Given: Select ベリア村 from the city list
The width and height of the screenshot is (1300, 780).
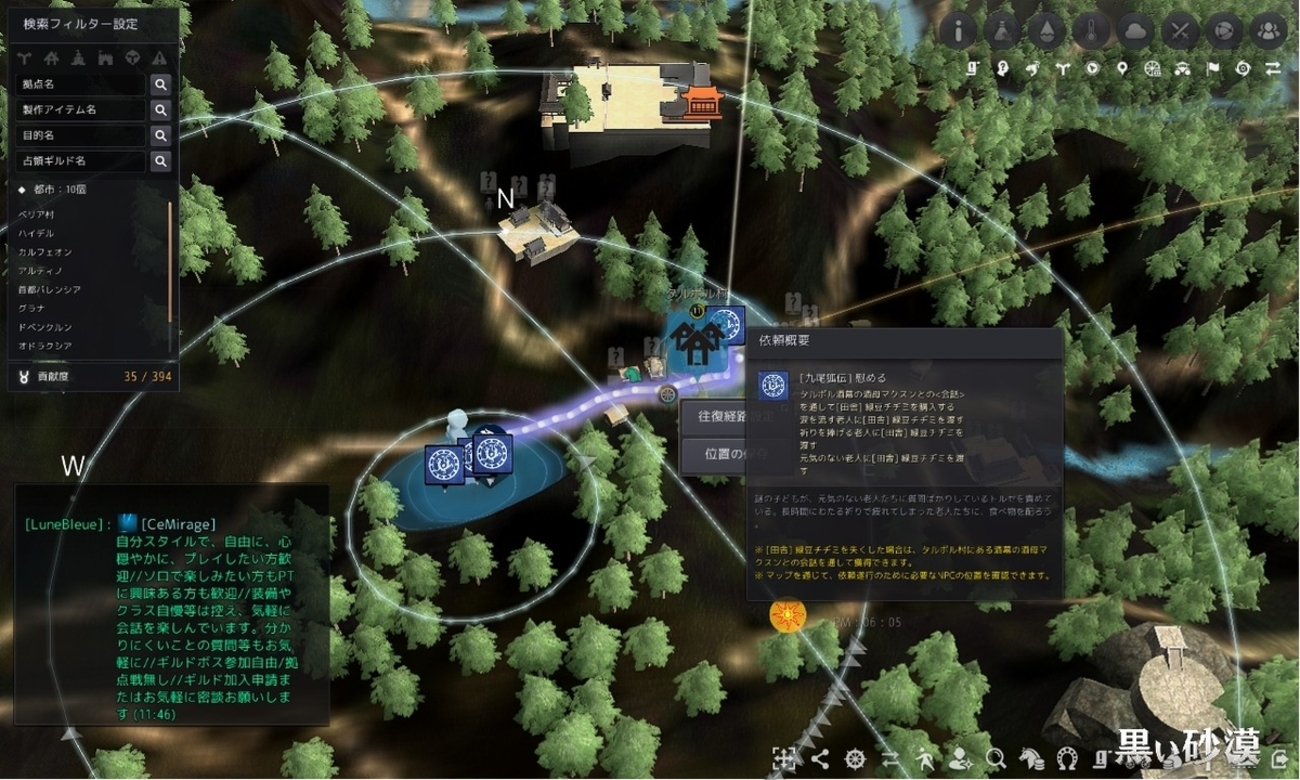Looking at the screenshot, I should [x=37, y=215].
